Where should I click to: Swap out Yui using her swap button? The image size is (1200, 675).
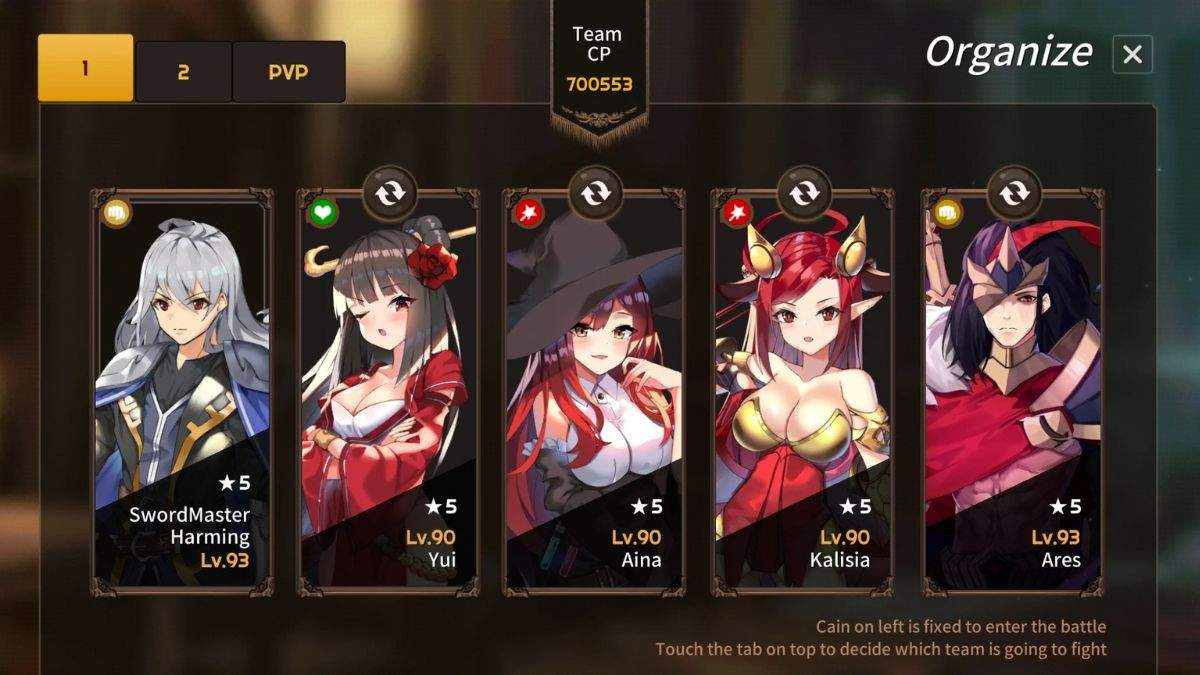click(x=389, y=192)
